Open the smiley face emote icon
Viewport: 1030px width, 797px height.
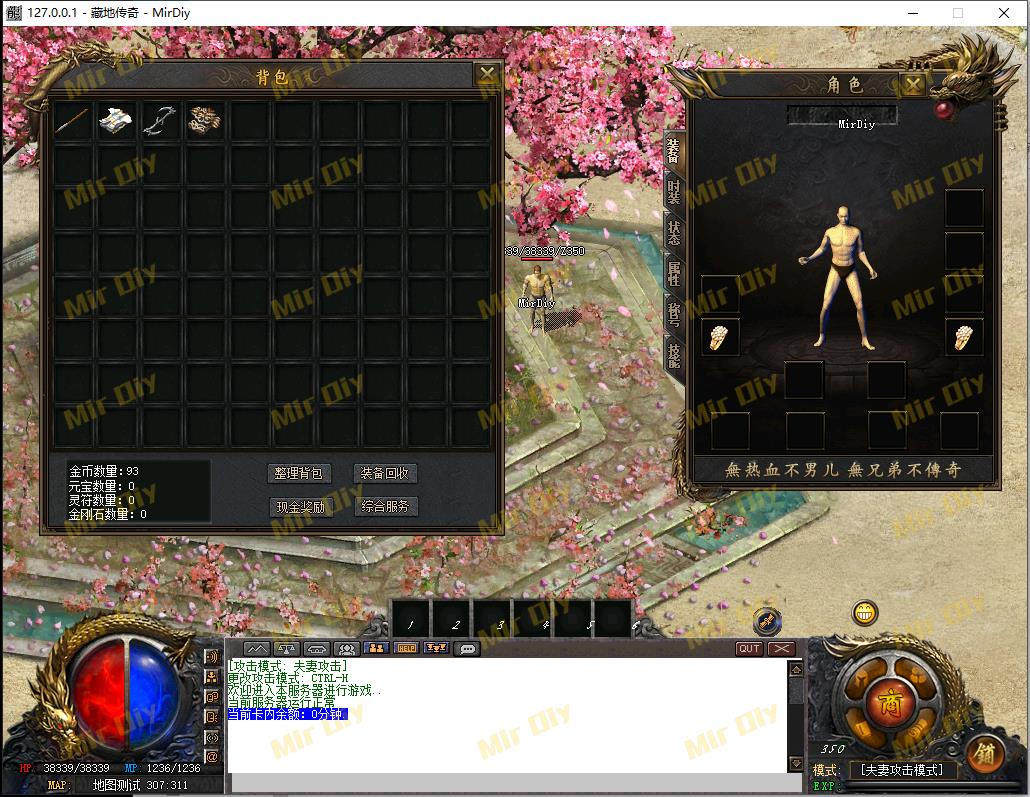tap(865, 612)
